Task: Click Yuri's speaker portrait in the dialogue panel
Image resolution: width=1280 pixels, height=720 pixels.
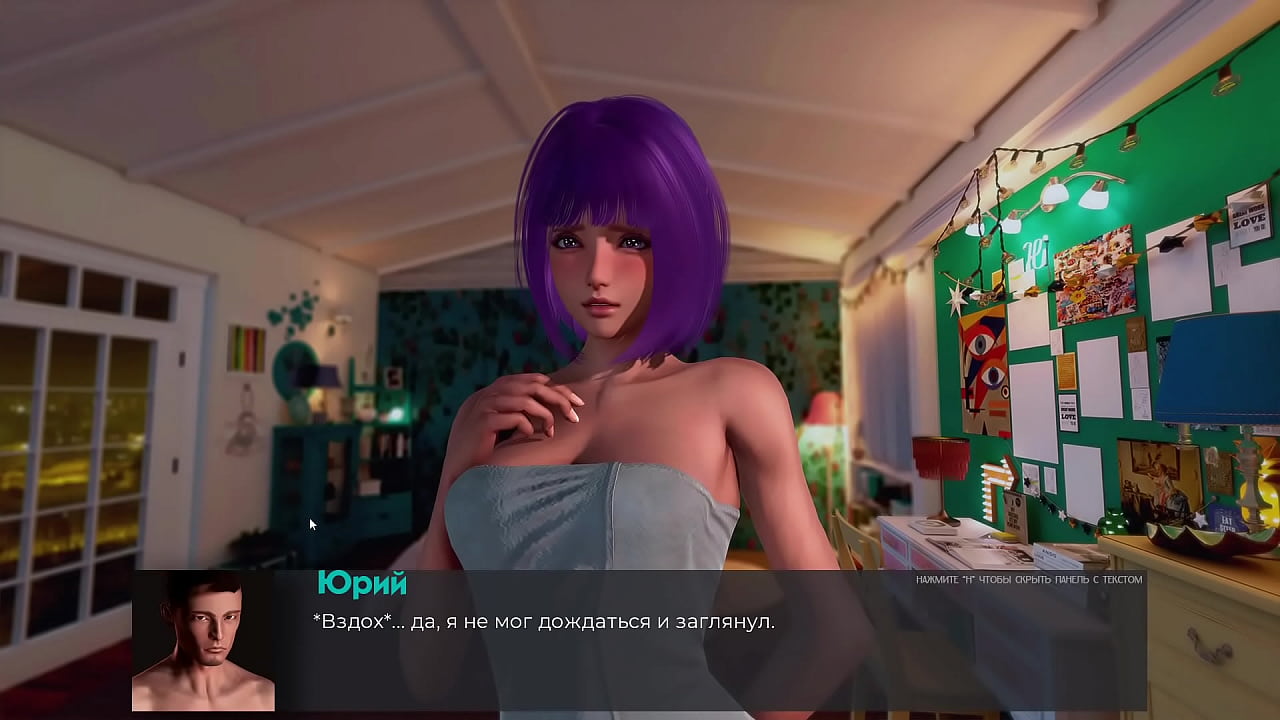Action: [x=203, y=641]
